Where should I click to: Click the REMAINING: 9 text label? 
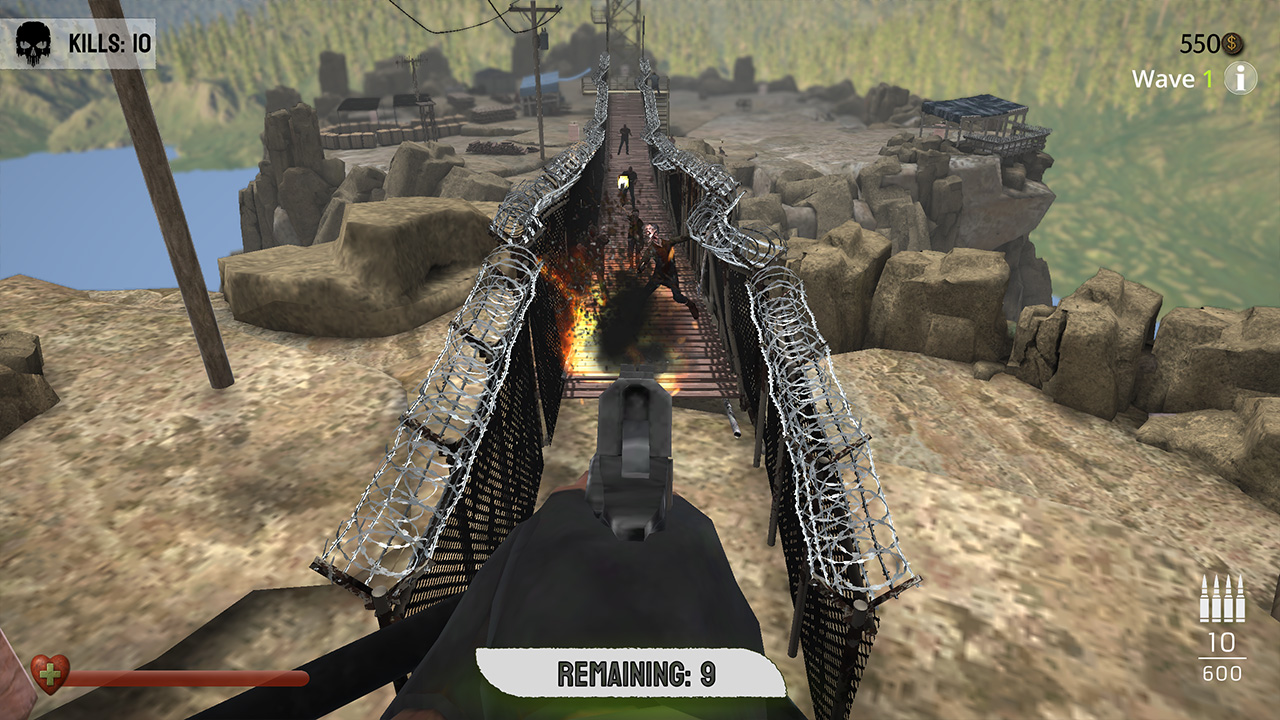[632, 672]
